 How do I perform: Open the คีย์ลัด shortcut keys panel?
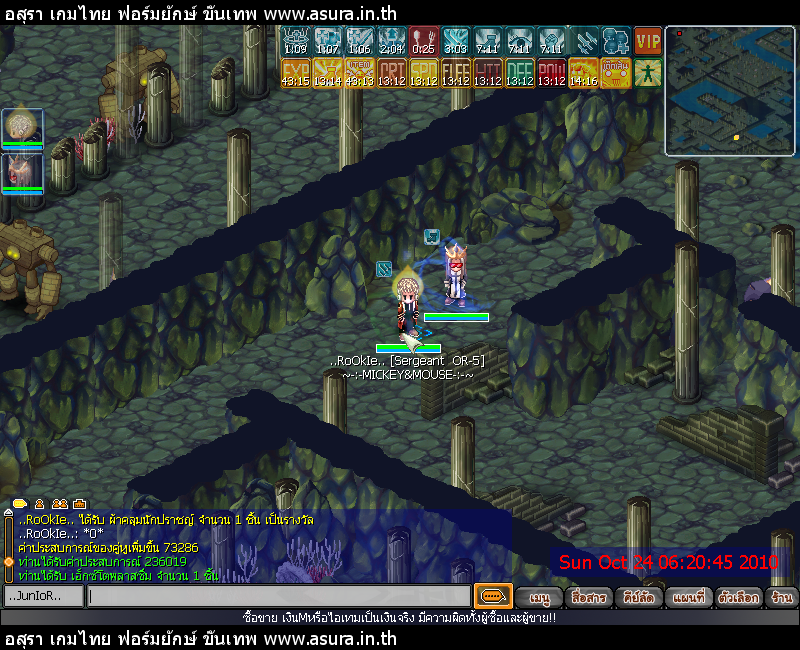(637, 597)
